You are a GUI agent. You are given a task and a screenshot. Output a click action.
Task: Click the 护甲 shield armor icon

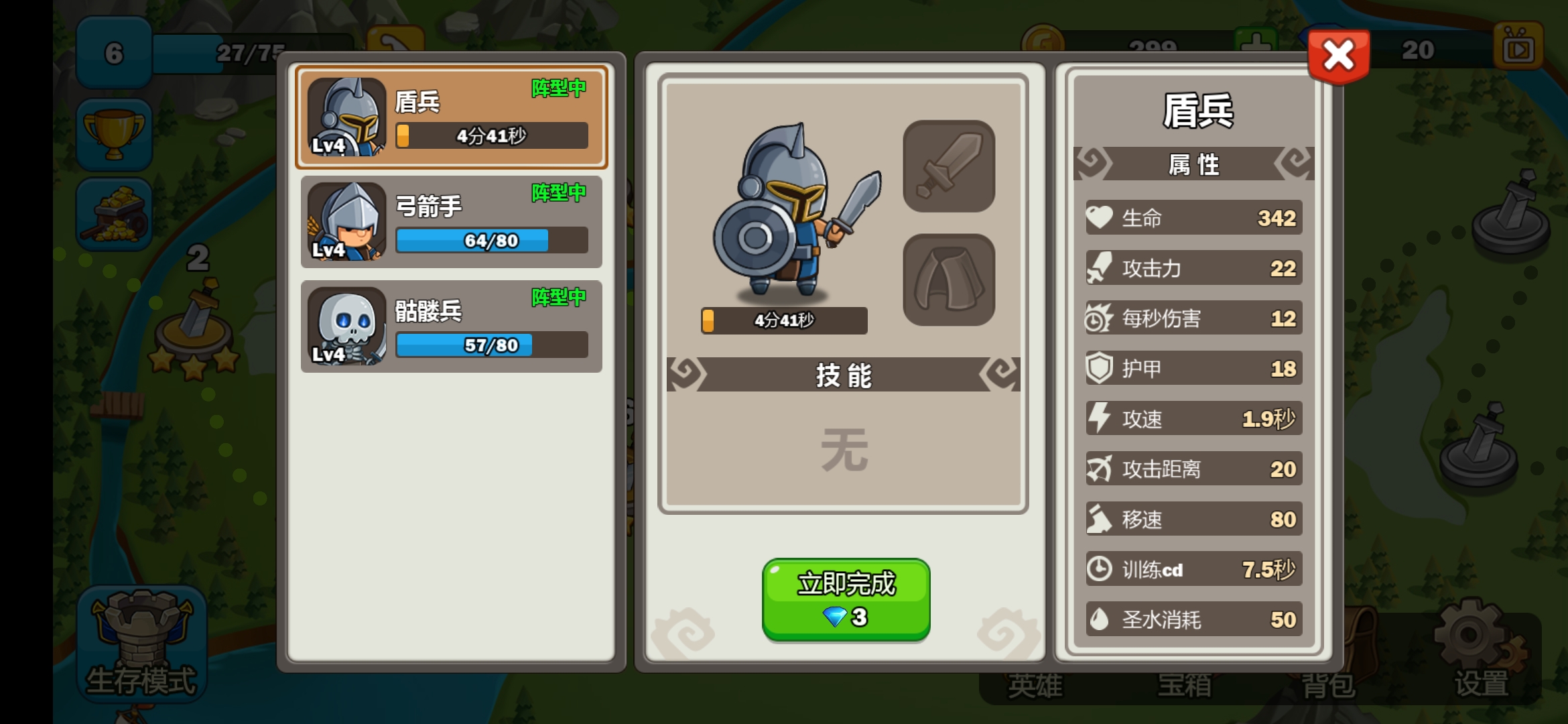[1098, 369]
